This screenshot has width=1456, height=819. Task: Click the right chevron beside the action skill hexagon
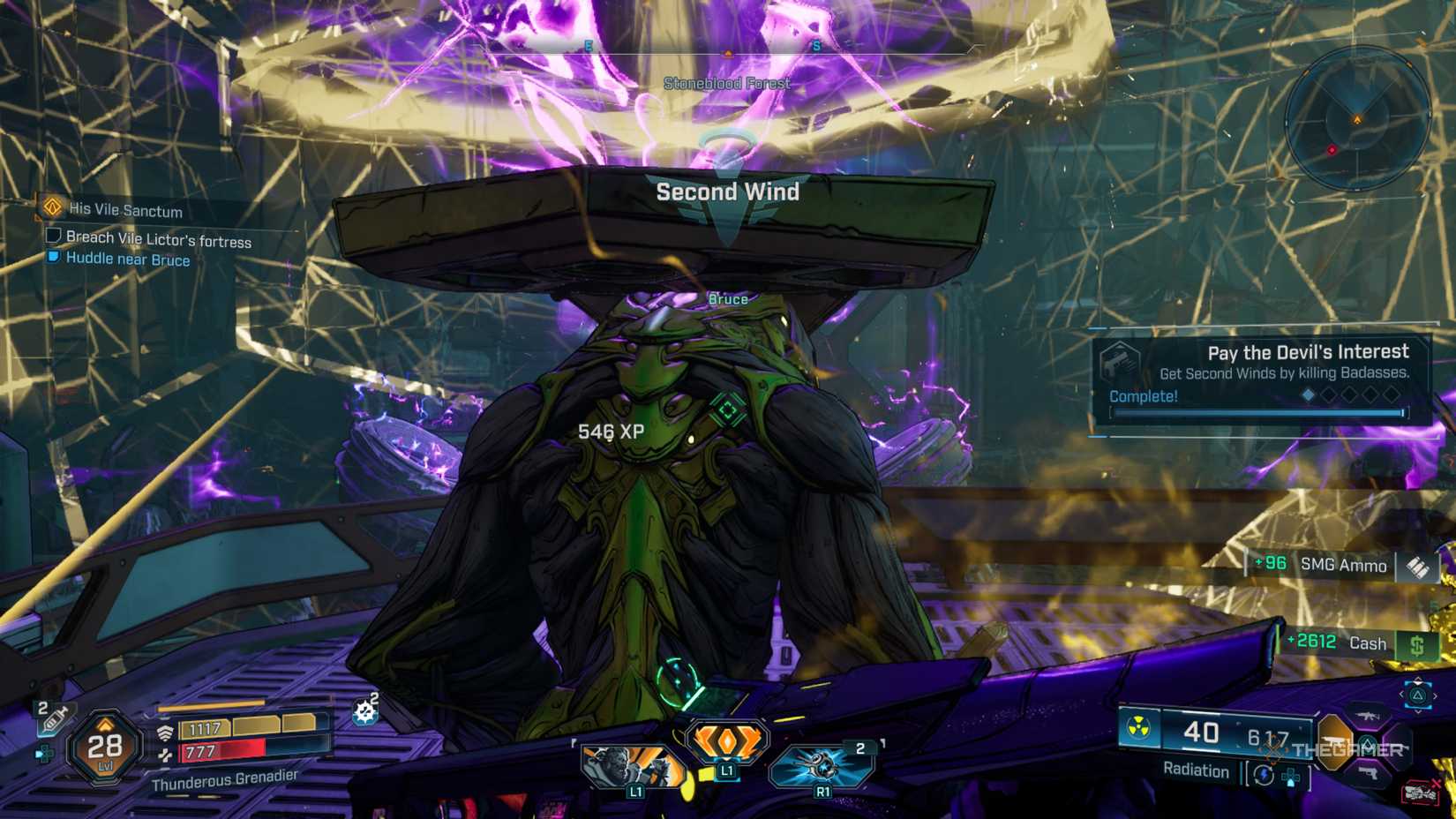click(1435, 695)
